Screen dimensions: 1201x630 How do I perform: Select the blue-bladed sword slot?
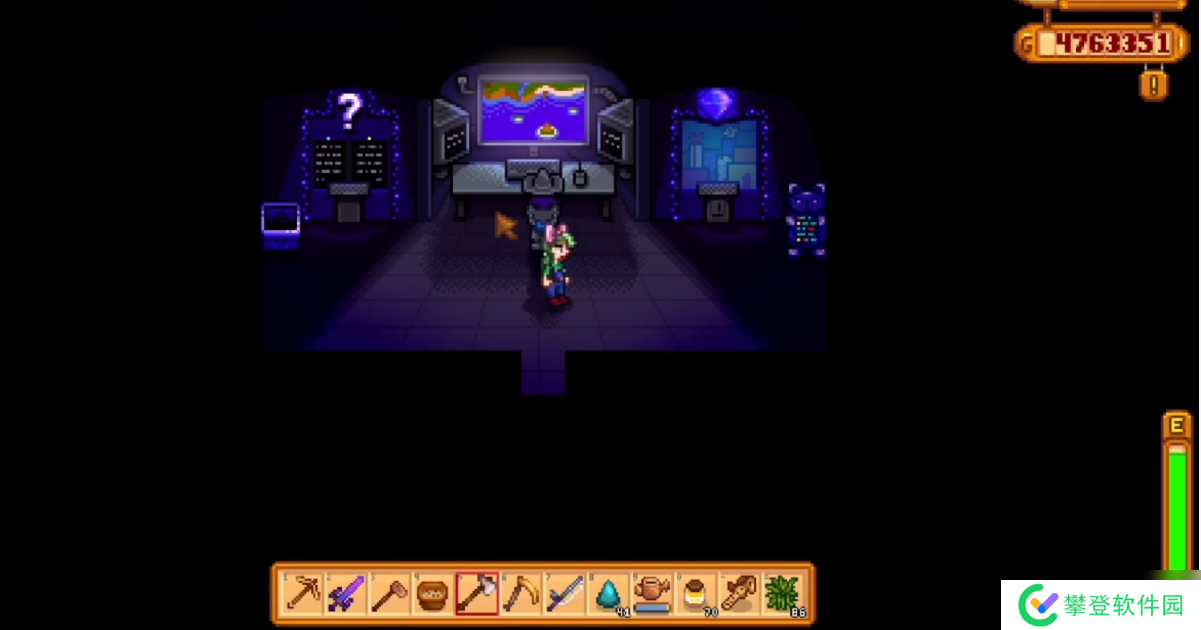tap(564, 594)
